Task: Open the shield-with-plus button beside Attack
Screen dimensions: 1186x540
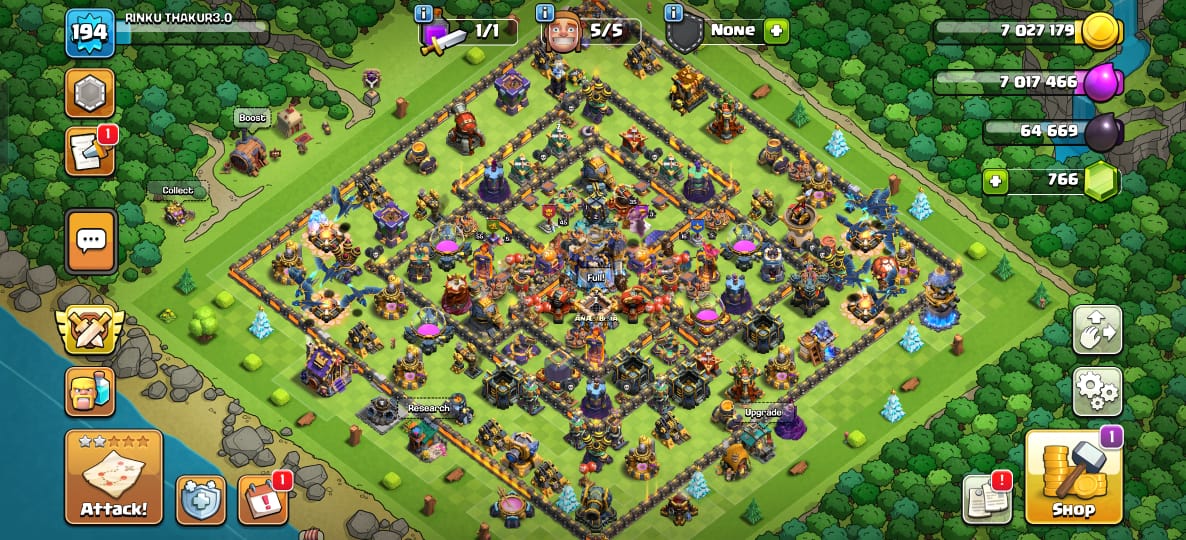Action: tap(200, 499)
